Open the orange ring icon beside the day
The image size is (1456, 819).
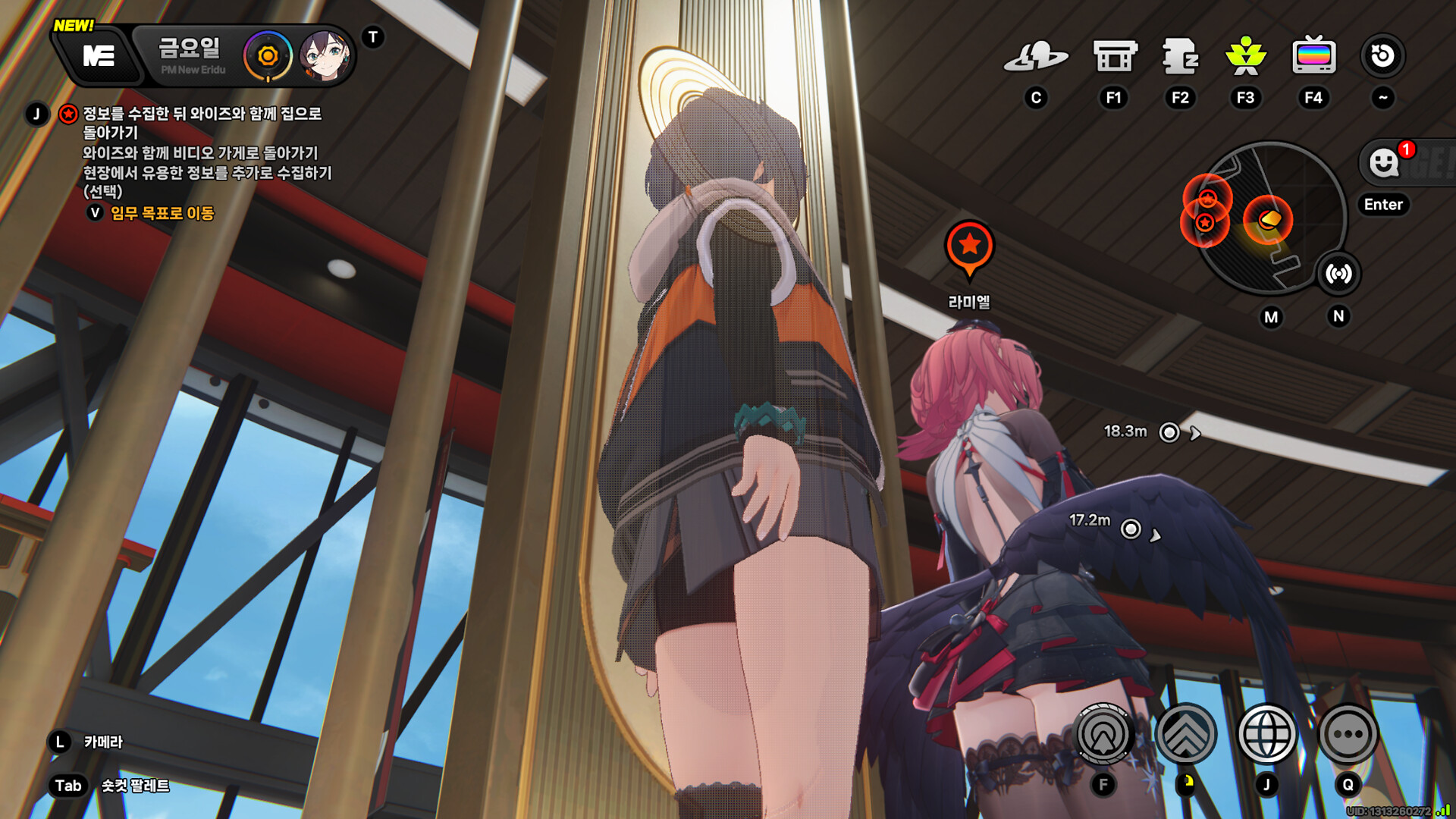pos(267,55)
